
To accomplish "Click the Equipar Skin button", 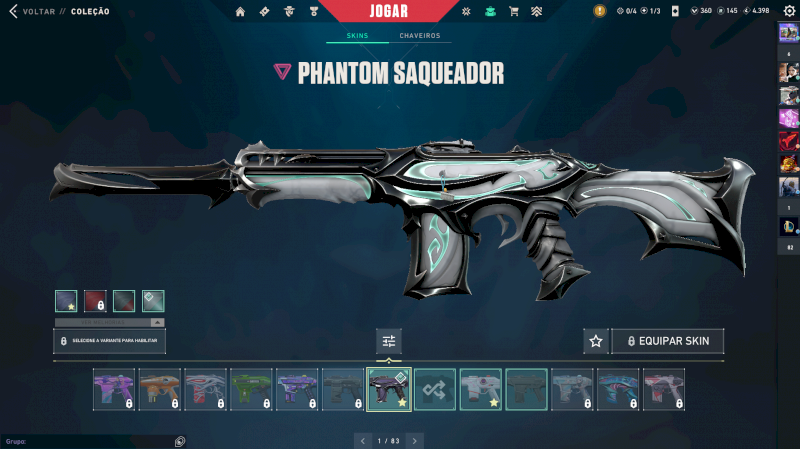I will pos(667,341).
